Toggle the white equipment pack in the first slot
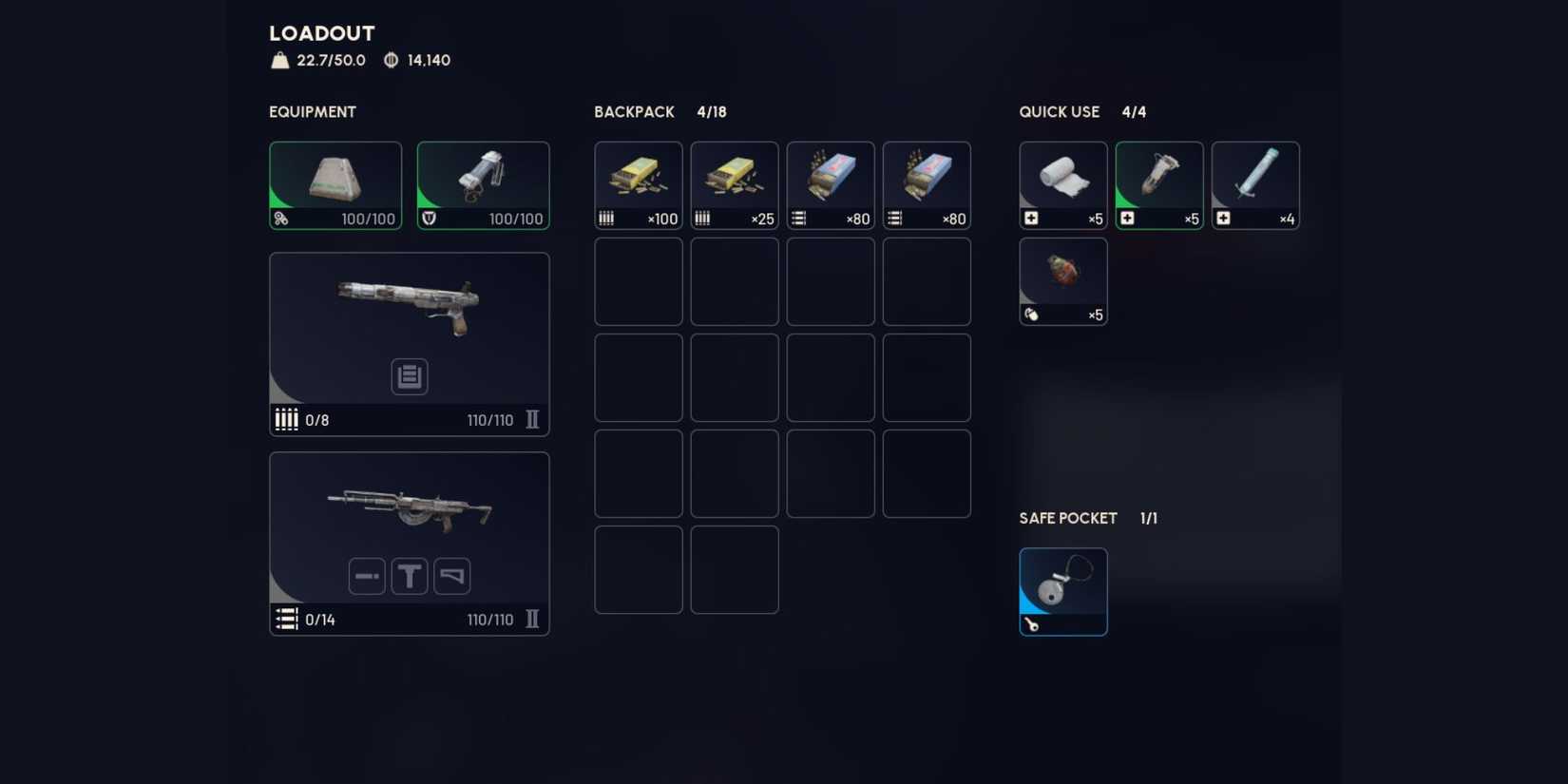Viewport: 1568px width, 784px height. pos(335,183)
